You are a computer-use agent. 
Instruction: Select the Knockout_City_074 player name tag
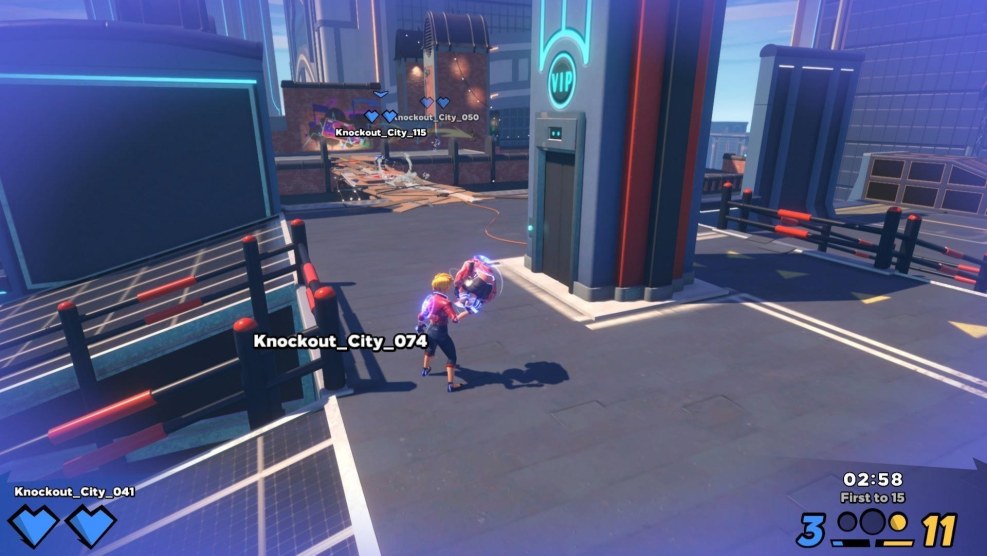pos(340,341)
